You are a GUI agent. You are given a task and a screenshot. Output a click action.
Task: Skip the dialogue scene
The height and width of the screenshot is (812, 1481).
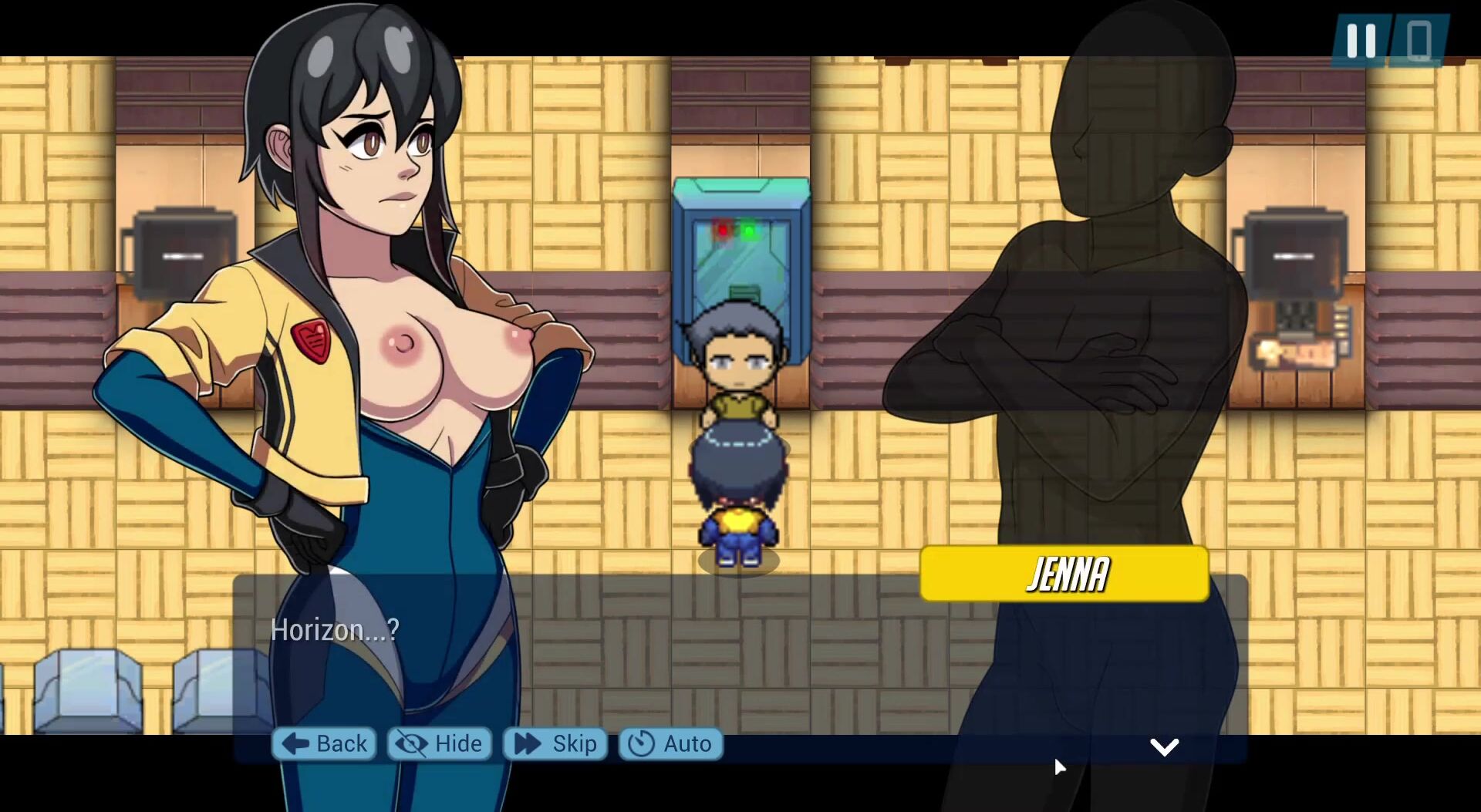555,744
